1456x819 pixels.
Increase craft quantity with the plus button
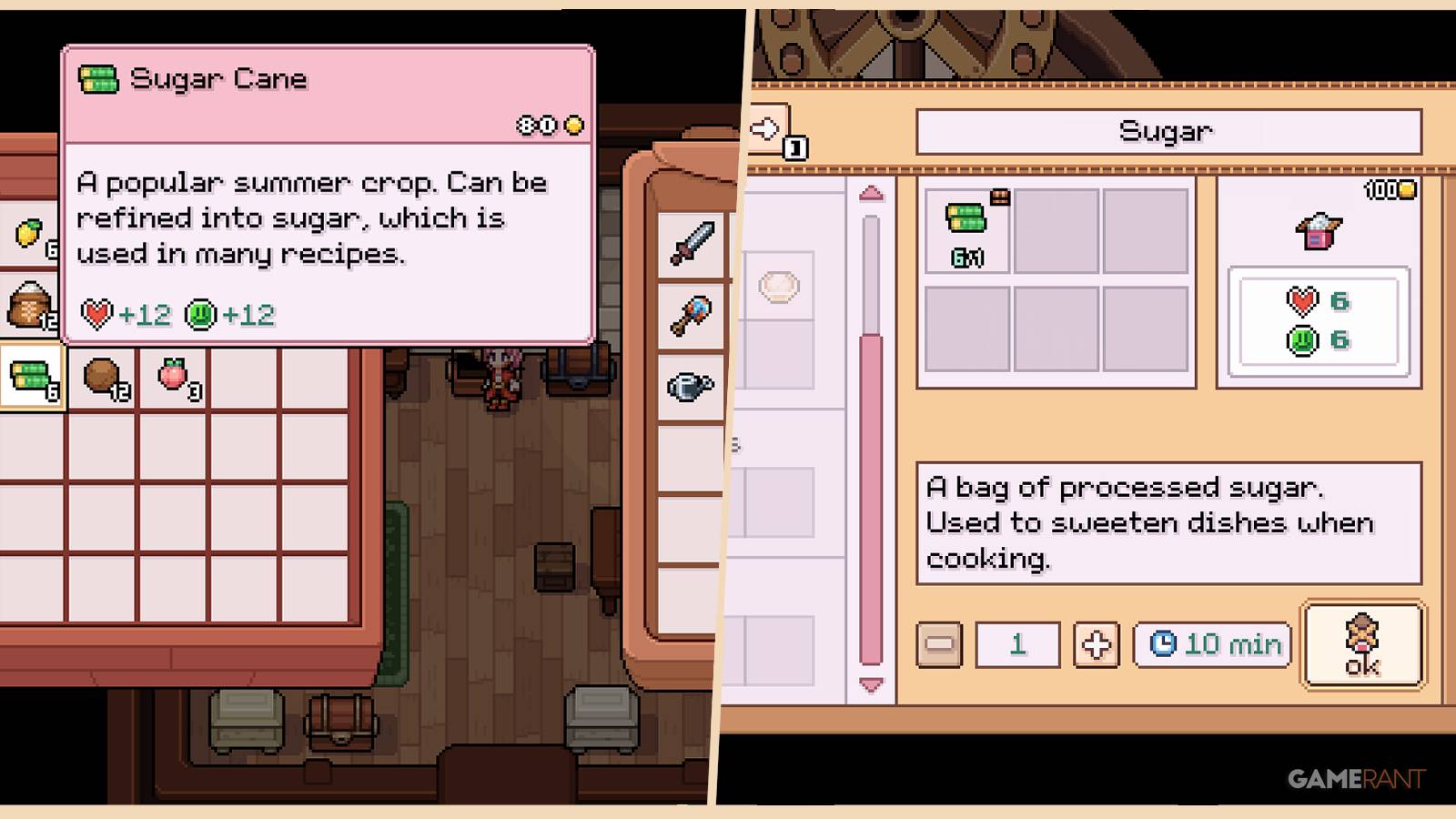(1096, 644)
